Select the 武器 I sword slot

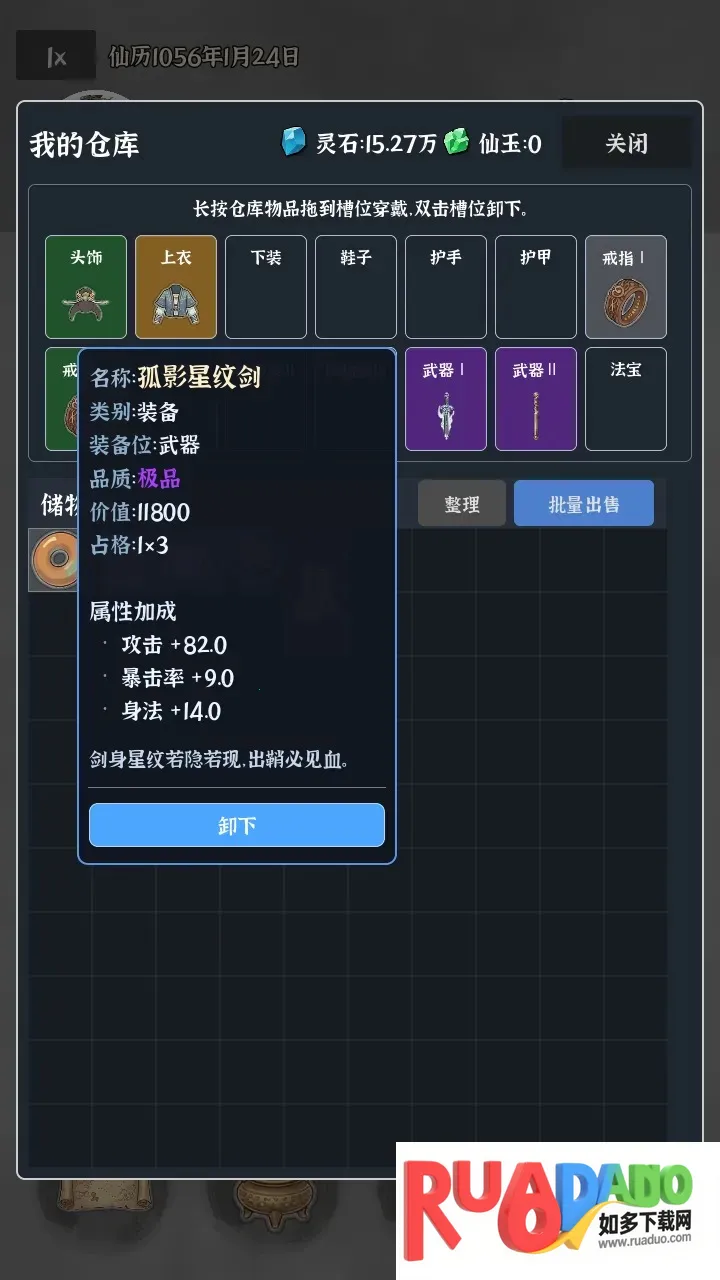click(446, 399)
